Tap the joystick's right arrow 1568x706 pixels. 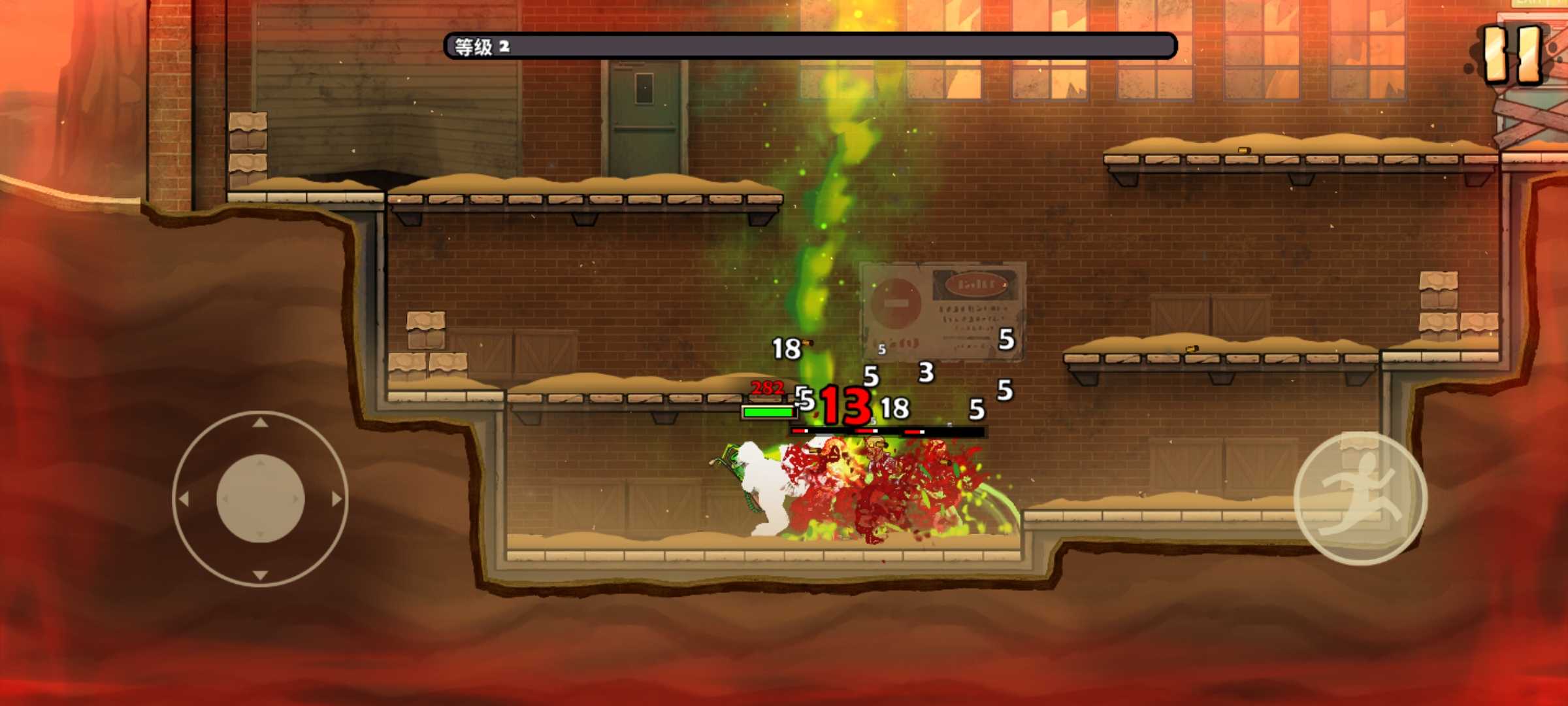336,499
